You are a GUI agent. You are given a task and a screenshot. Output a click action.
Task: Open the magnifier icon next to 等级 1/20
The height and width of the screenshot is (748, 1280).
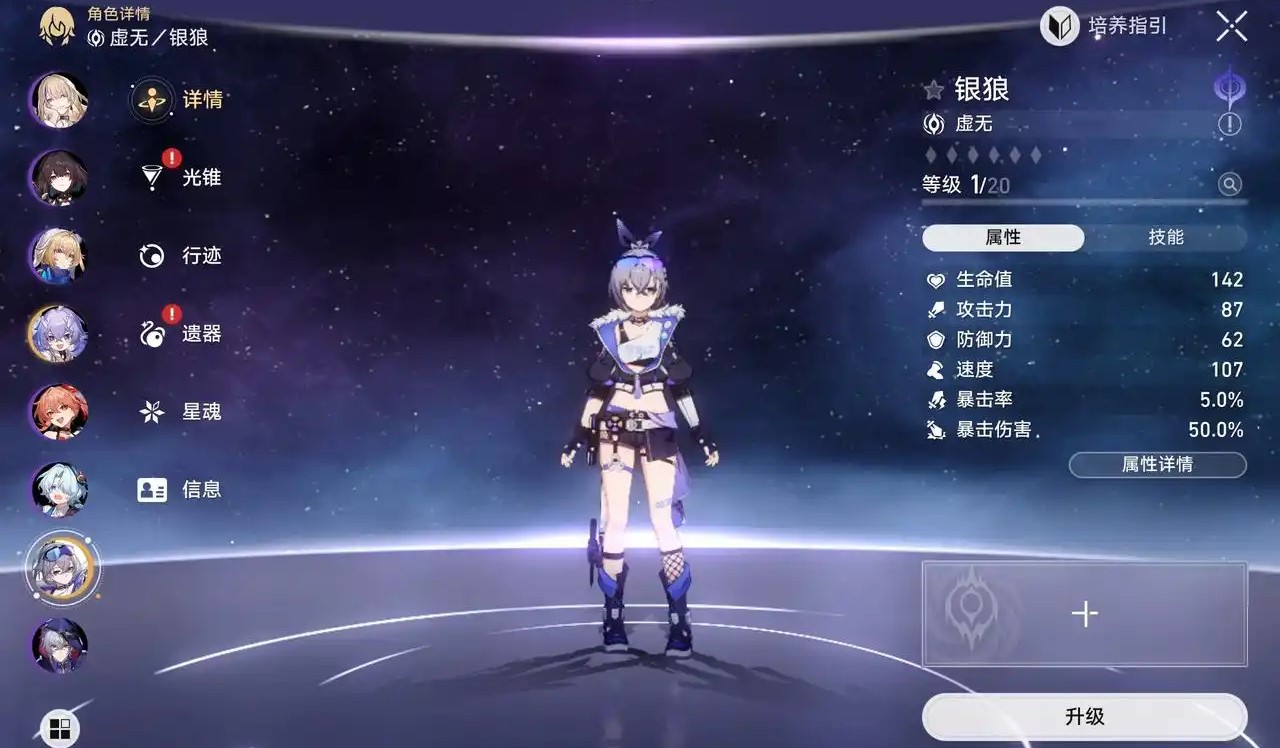(x=1229, y=184)
